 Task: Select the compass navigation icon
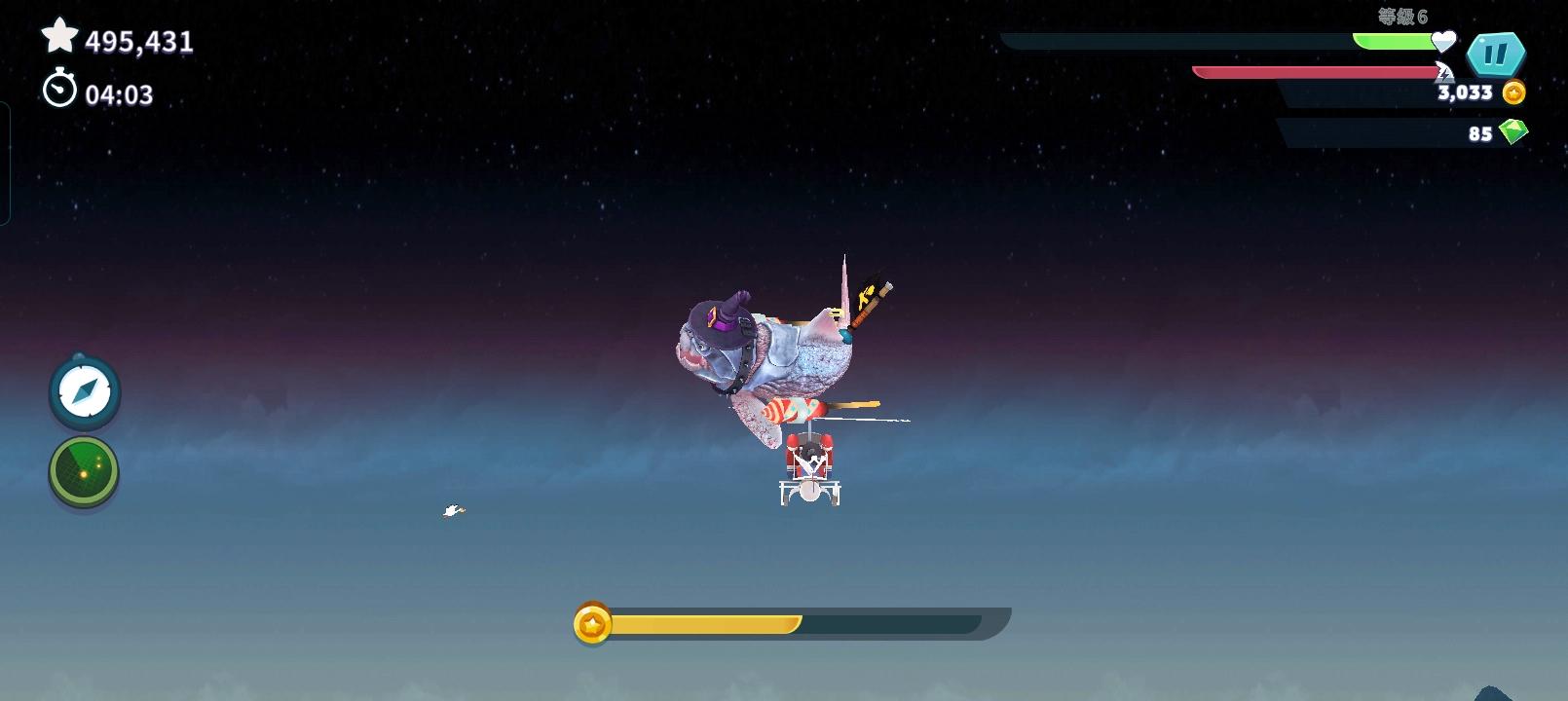coord(84,392)
